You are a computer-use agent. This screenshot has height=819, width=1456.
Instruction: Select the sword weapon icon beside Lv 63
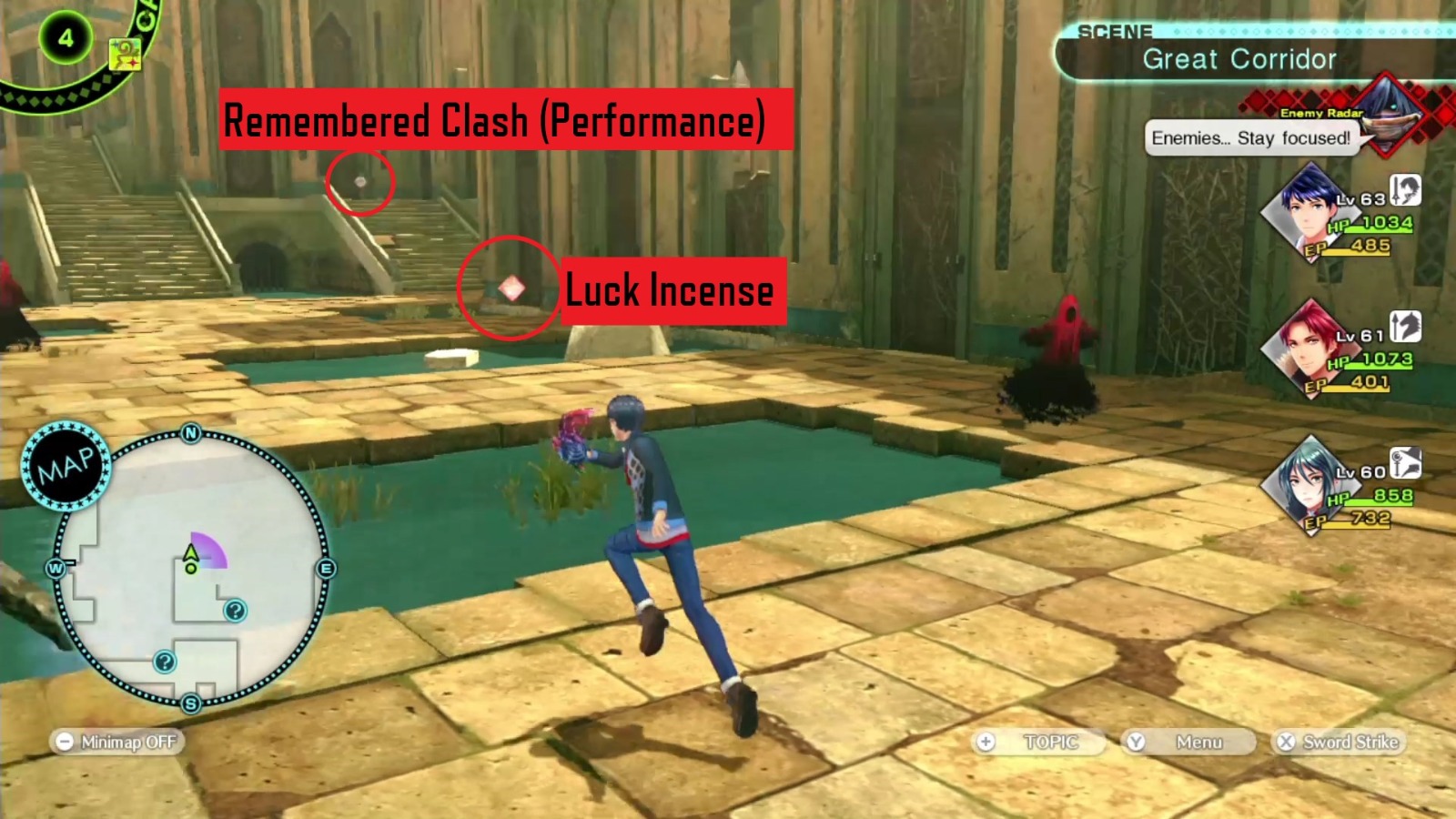pos(1404,192)
